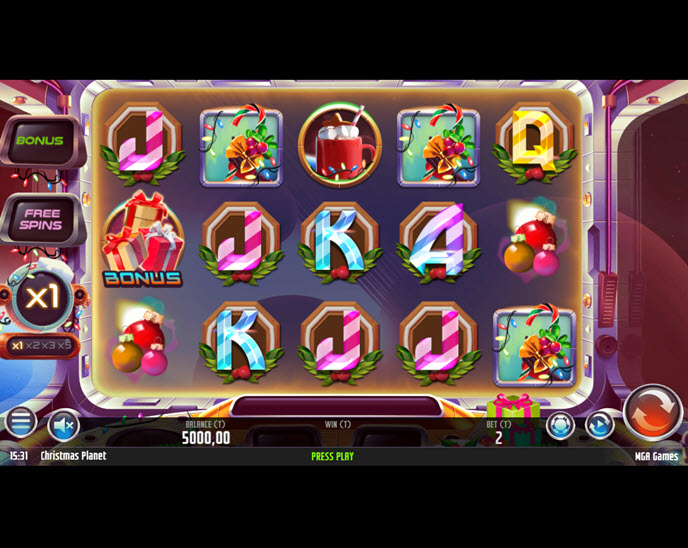Open the hamburger menu

pos(20,423)
